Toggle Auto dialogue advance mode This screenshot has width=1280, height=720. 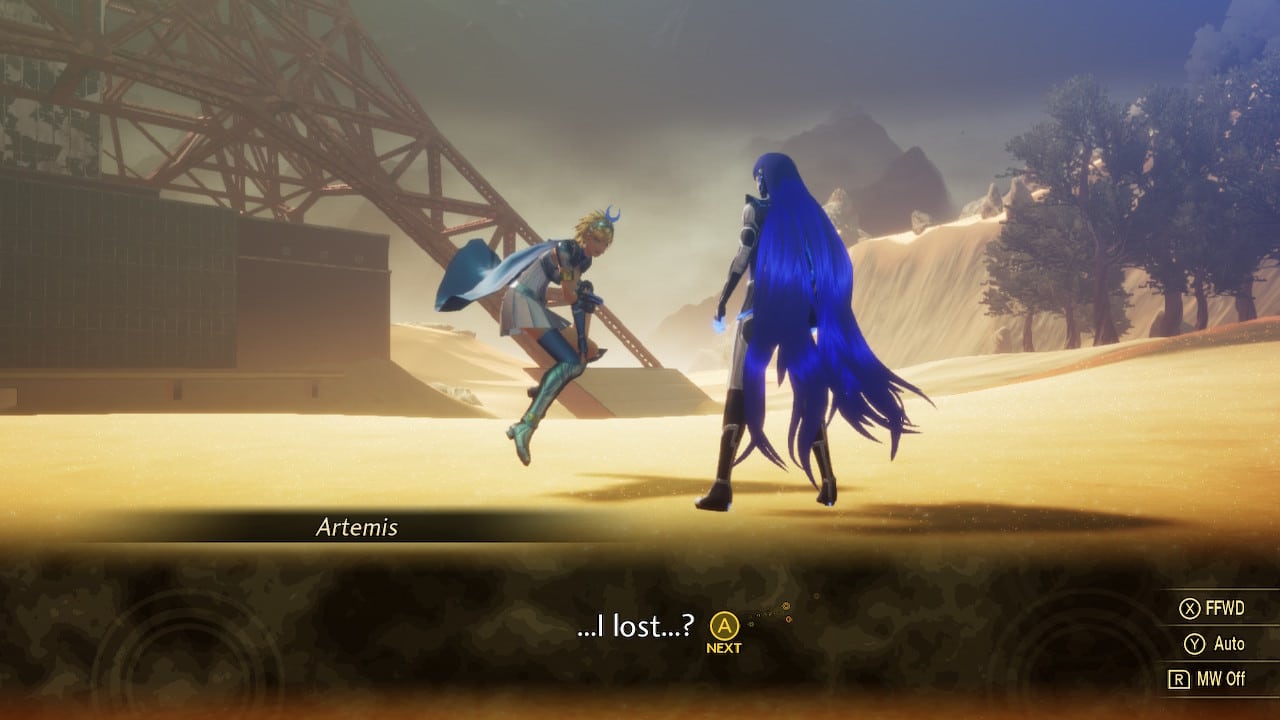(1228, 644)
